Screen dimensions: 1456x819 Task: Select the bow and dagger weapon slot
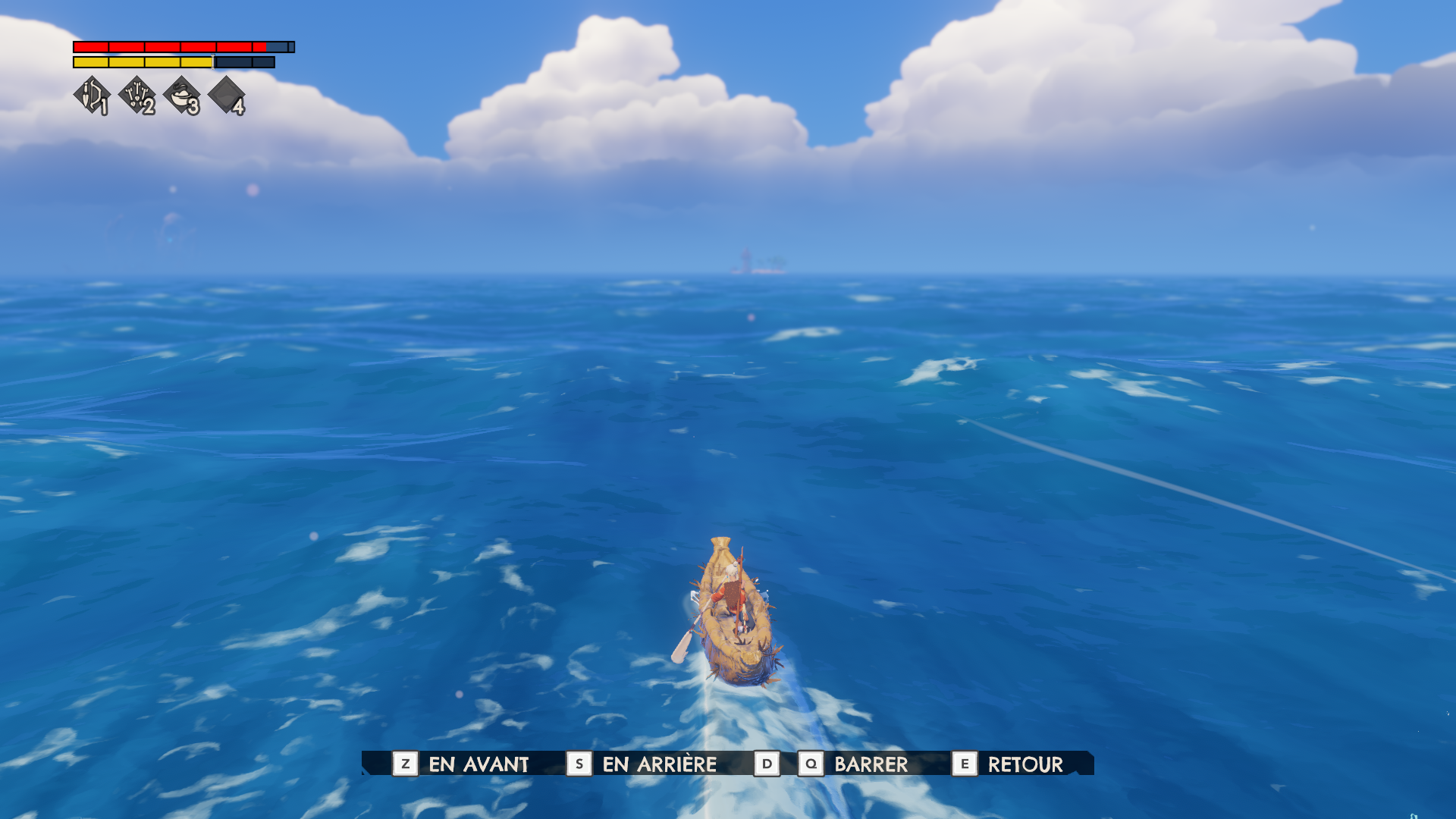tap(92, 96)
